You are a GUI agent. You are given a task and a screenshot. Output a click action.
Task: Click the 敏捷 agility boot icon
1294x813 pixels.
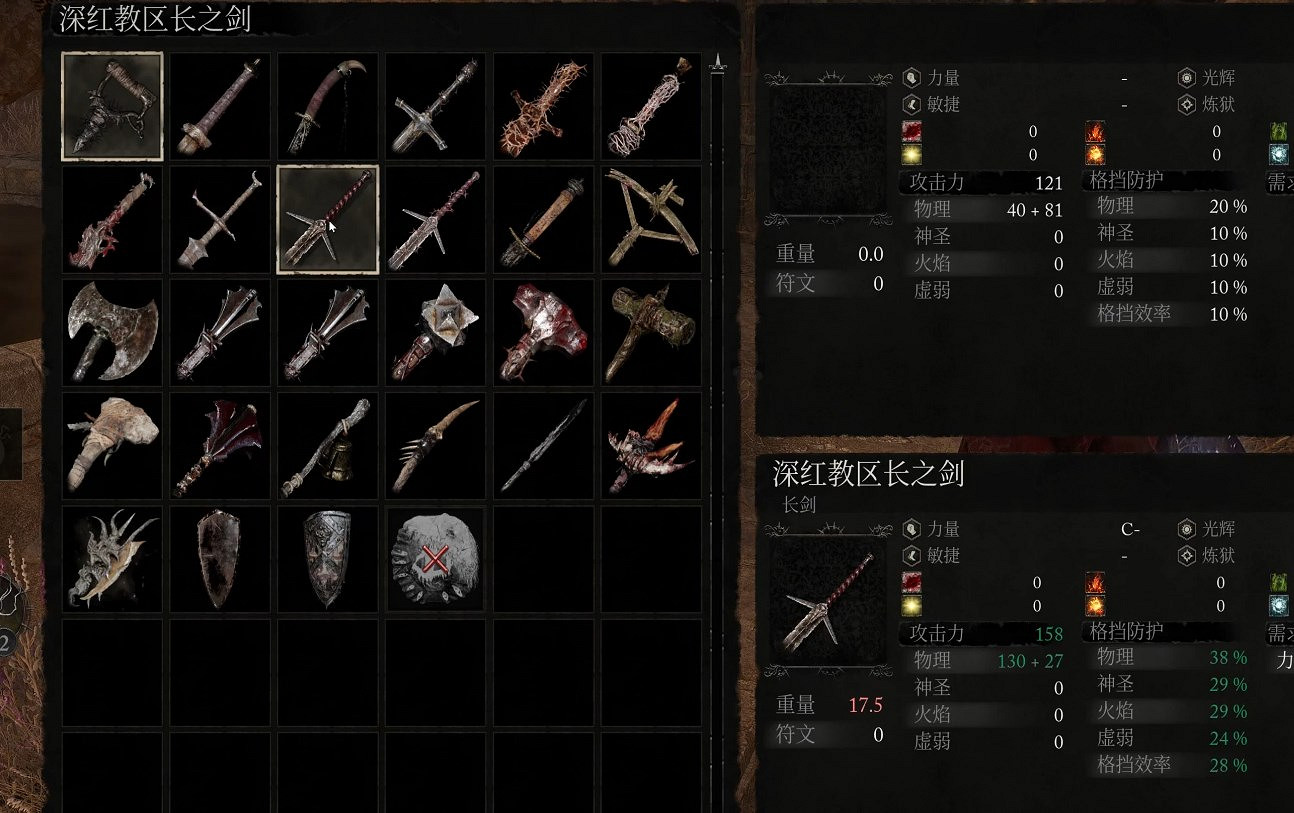coord(910,103)
